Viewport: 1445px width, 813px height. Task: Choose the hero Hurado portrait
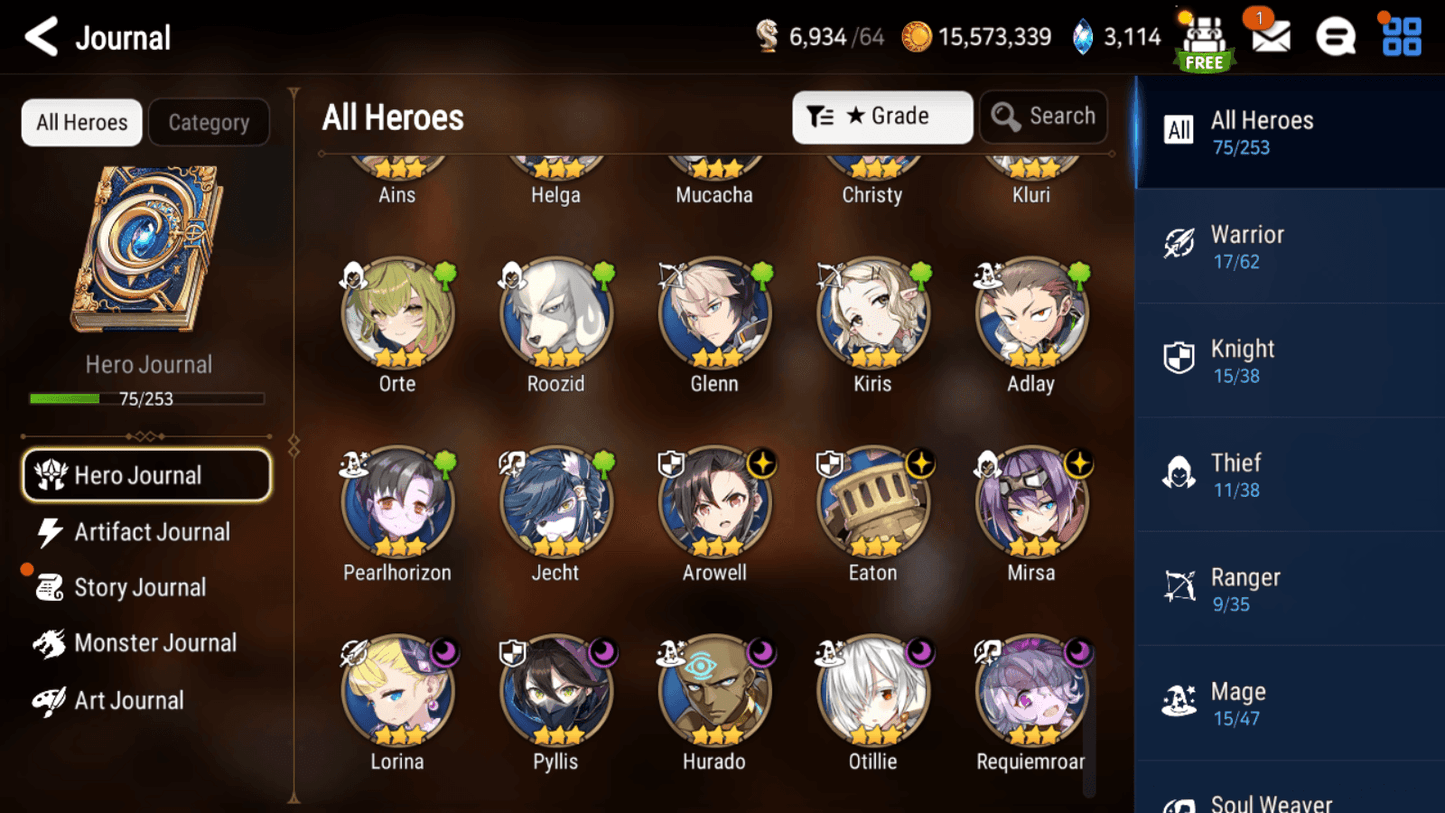714,692
